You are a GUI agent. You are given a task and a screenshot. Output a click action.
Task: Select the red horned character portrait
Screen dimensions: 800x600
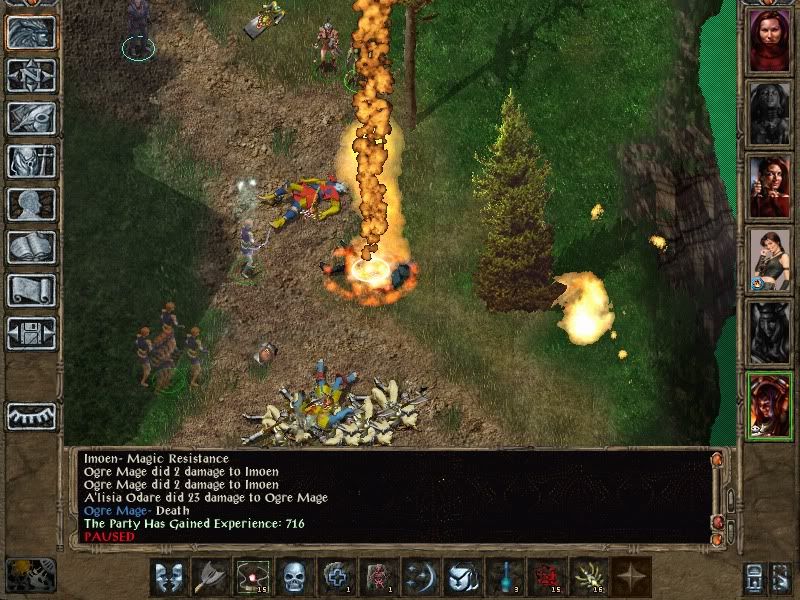pyautogui.click(x=769, y=406)
